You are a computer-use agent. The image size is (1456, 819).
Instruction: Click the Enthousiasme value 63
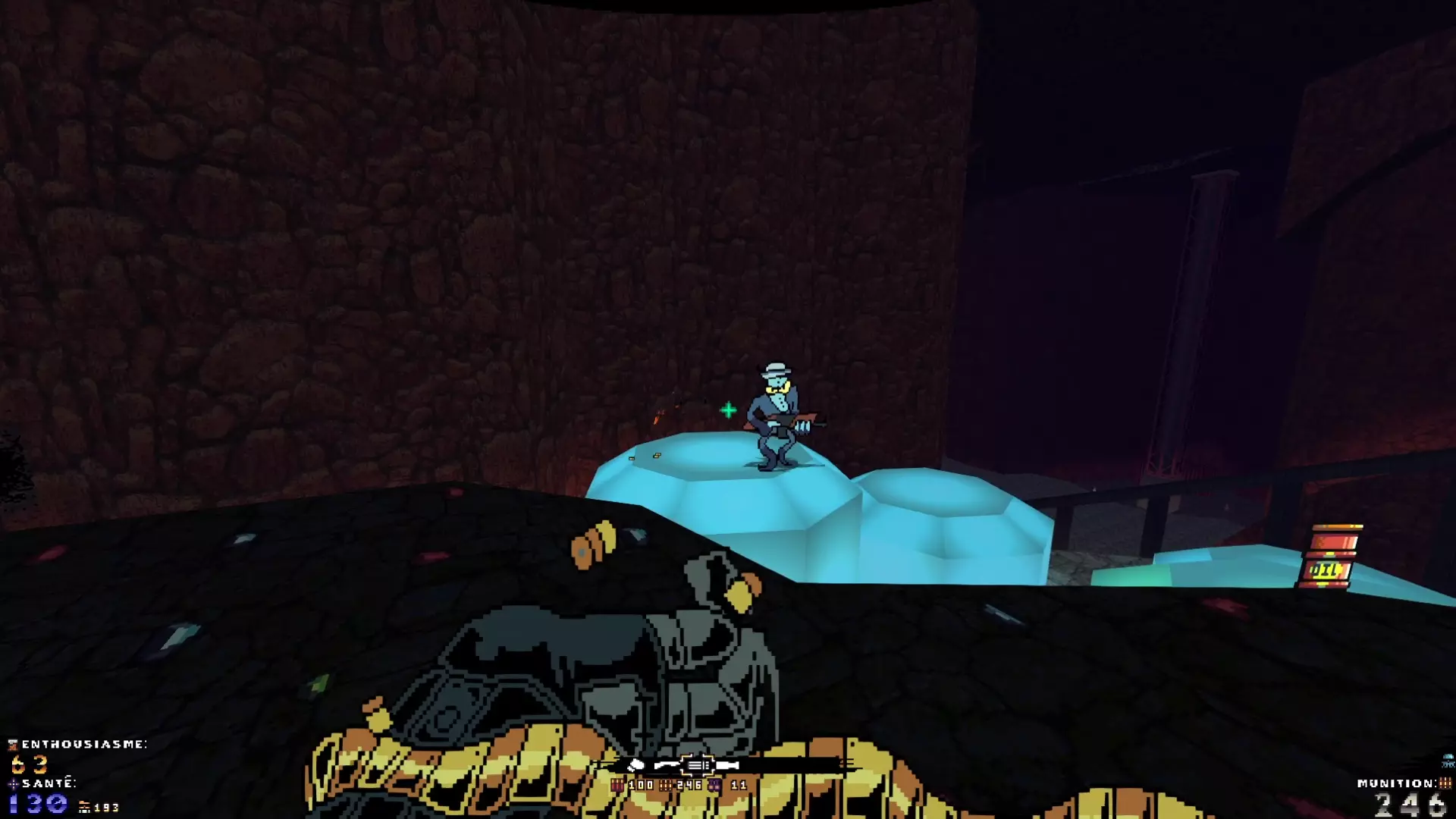[30, 764]
